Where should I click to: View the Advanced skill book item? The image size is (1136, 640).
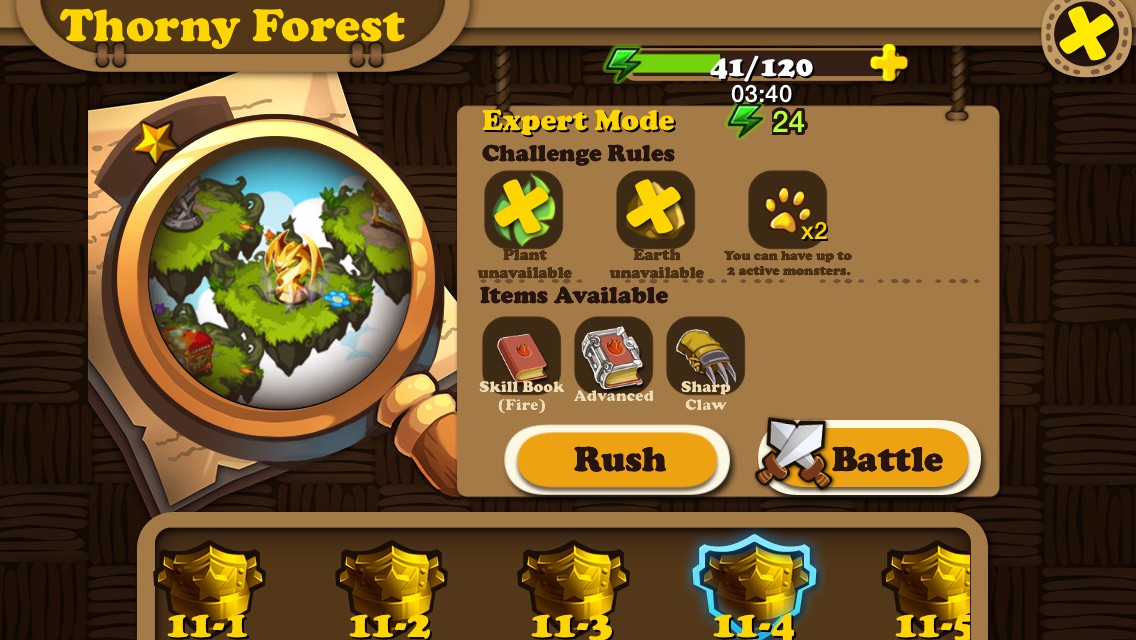(x=613, y=355)
